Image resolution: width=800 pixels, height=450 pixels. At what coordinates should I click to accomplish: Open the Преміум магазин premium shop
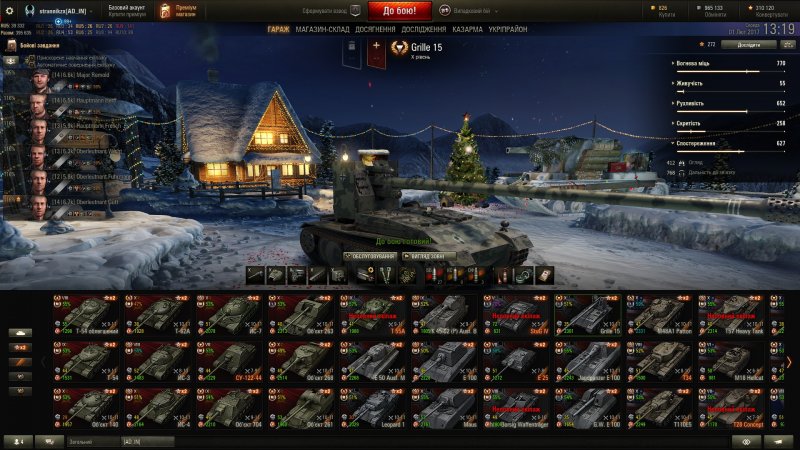click(x=179, y=10)
